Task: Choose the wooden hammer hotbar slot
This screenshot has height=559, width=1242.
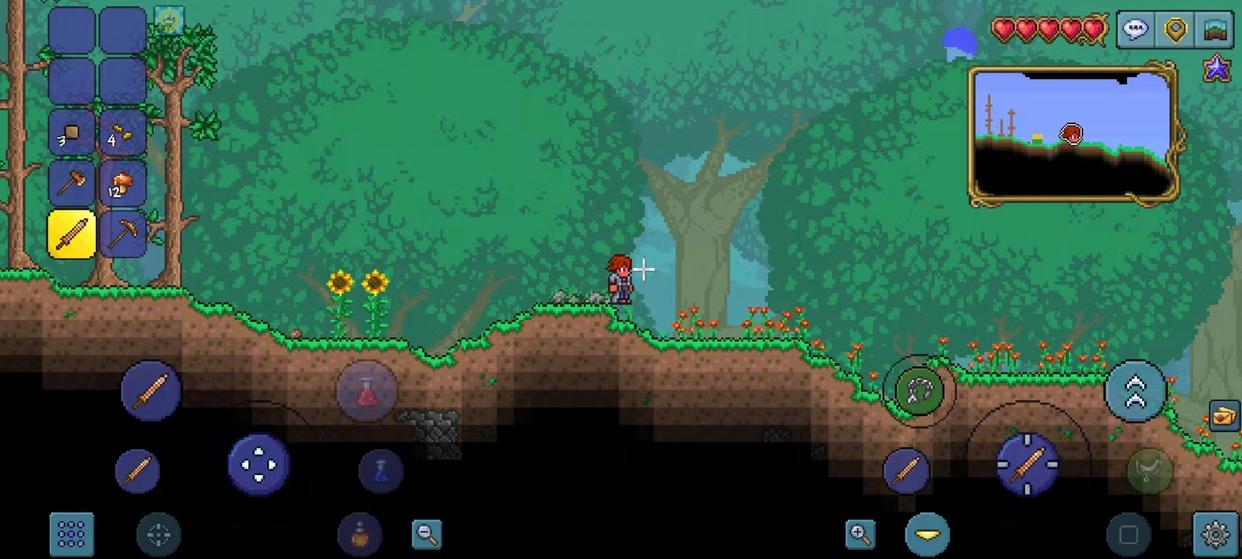Action: (x=72, y=184)
